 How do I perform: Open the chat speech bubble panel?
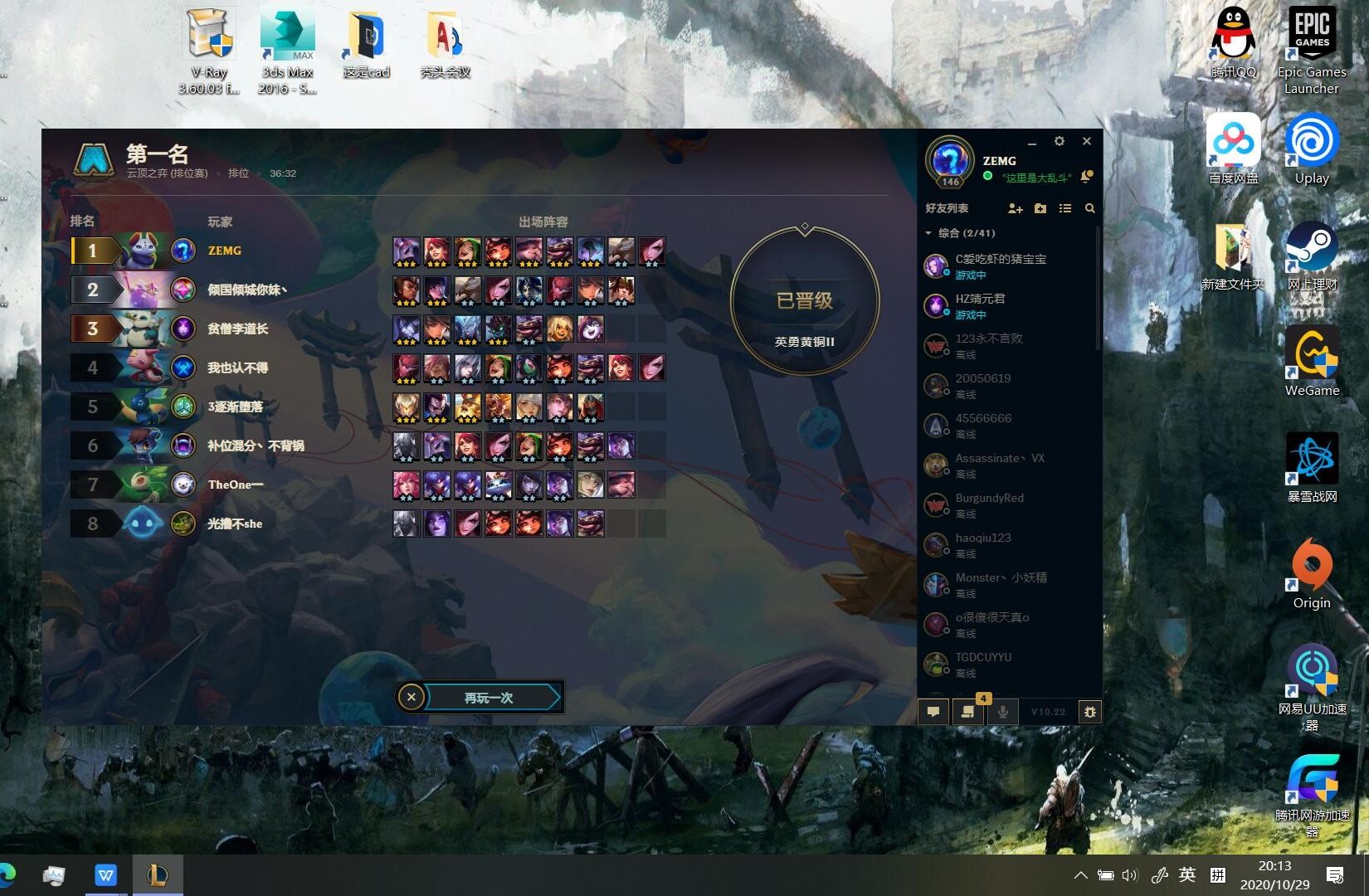933,712
